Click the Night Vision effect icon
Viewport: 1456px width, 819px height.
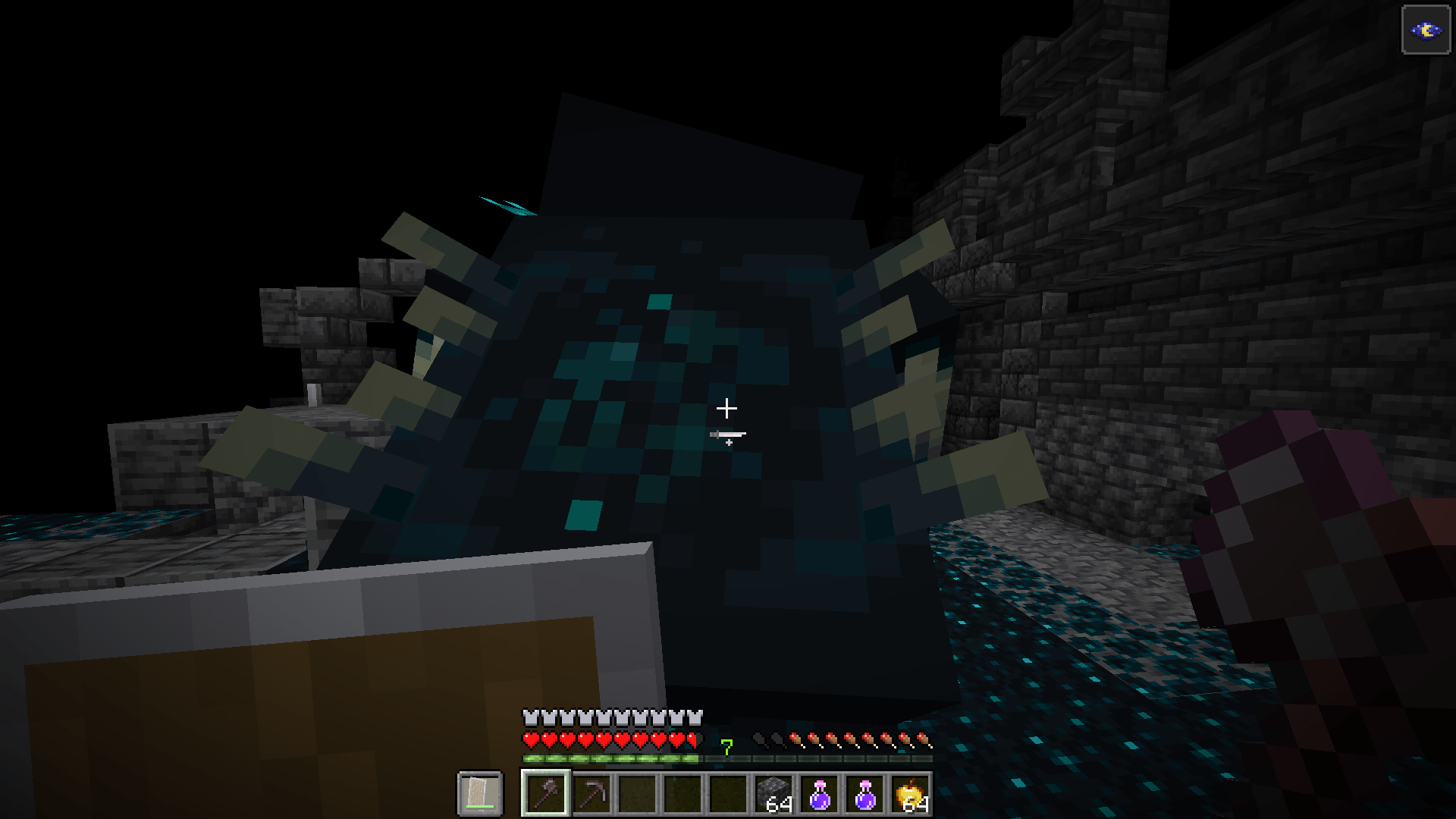1425,30
